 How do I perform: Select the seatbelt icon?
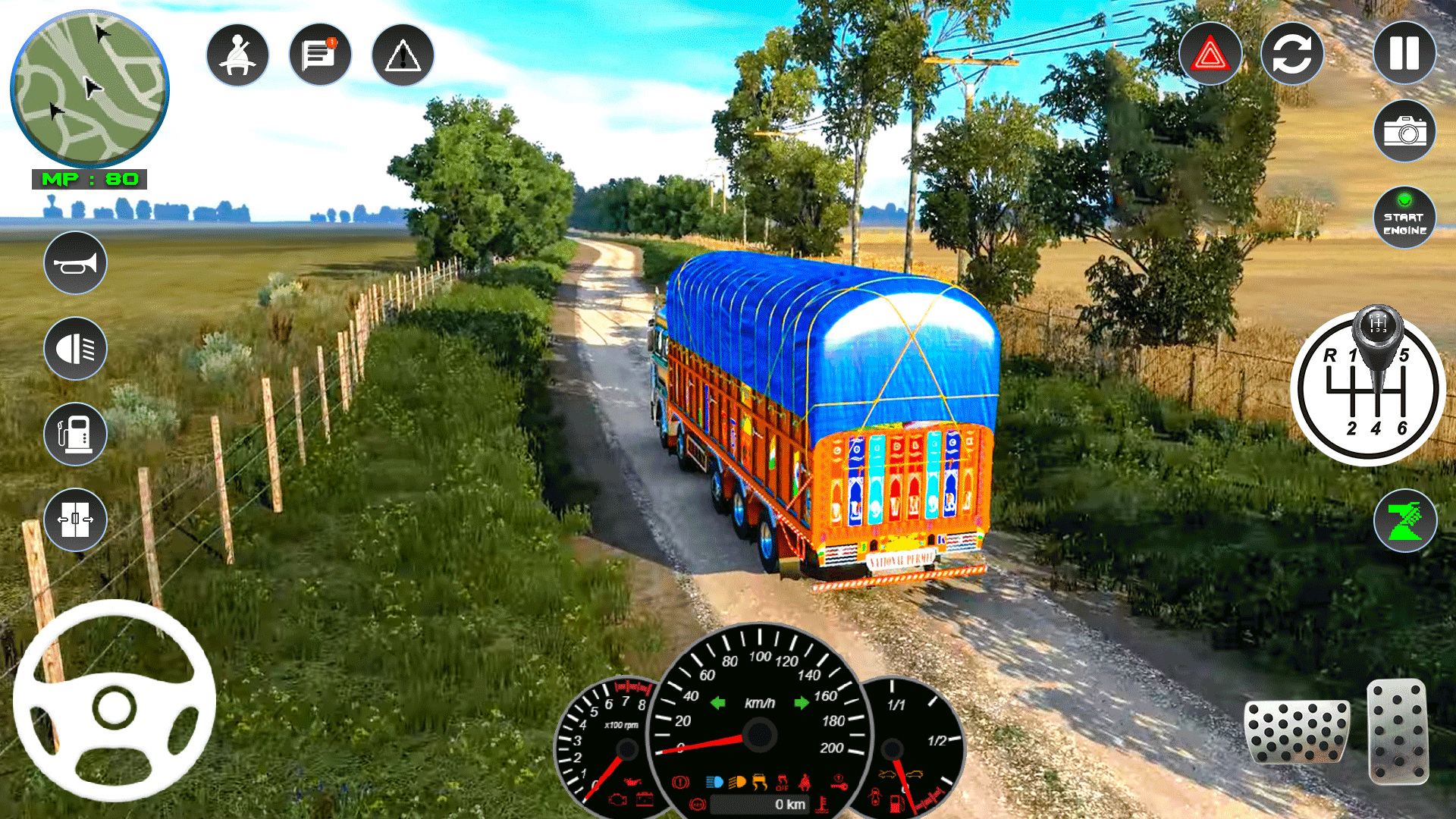pos(237,53)
